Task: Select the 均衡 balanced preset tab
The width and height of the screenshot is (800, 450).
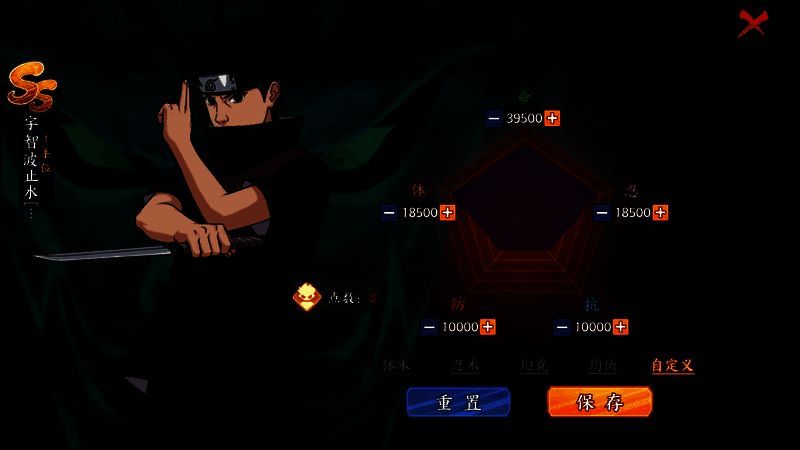Action: (x=603, y=366)
